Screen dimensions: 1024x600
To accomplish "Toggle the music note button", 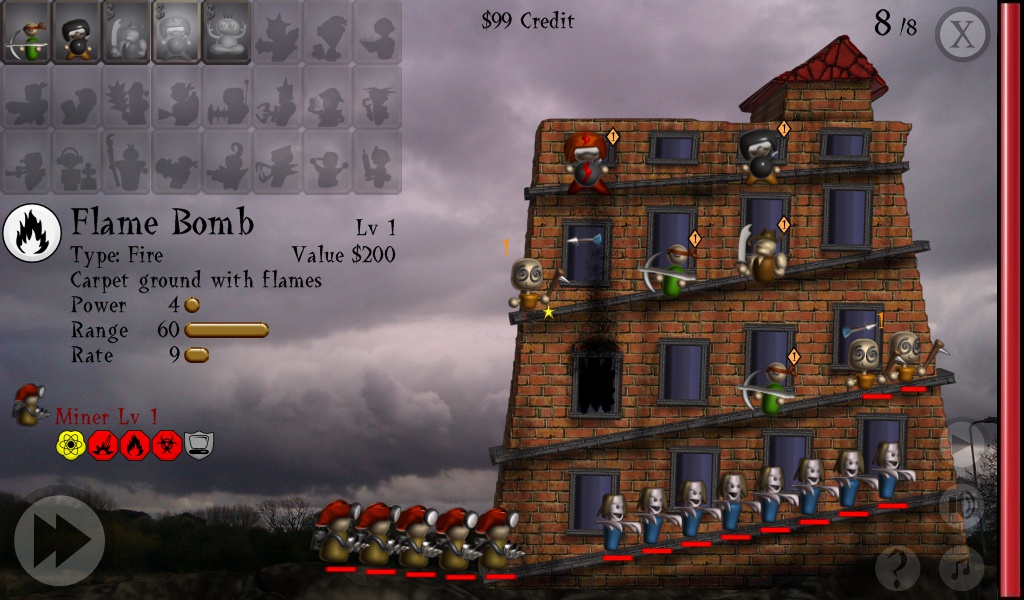I will coord(961,569).
